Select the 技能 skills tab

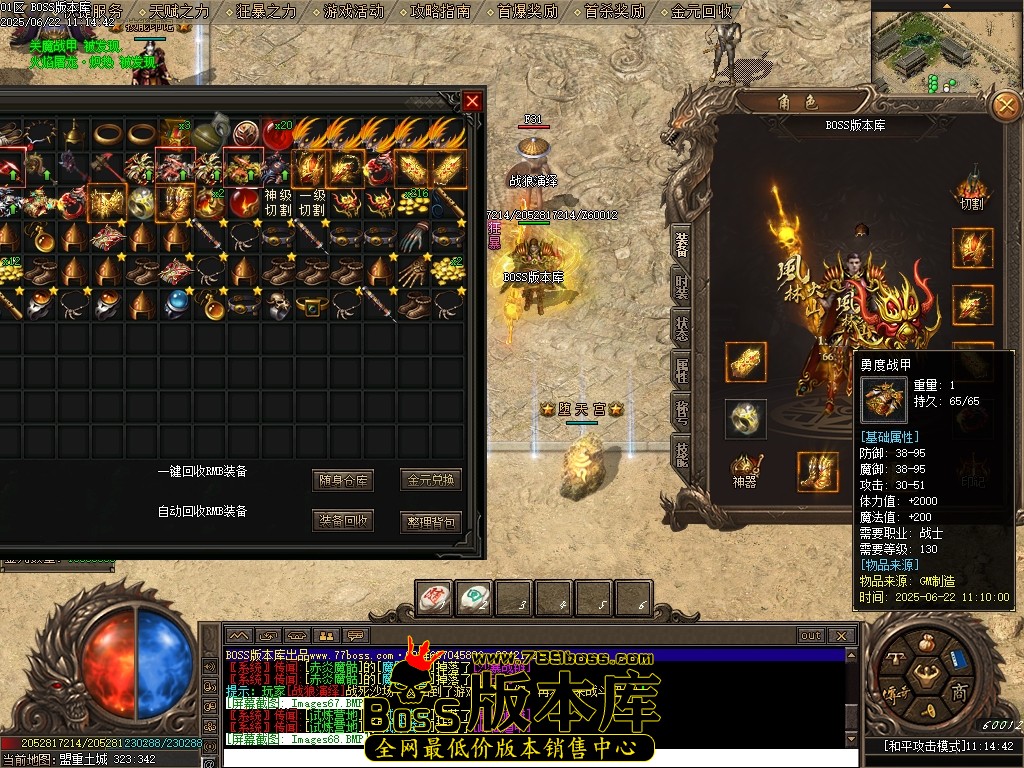point(682,453)
